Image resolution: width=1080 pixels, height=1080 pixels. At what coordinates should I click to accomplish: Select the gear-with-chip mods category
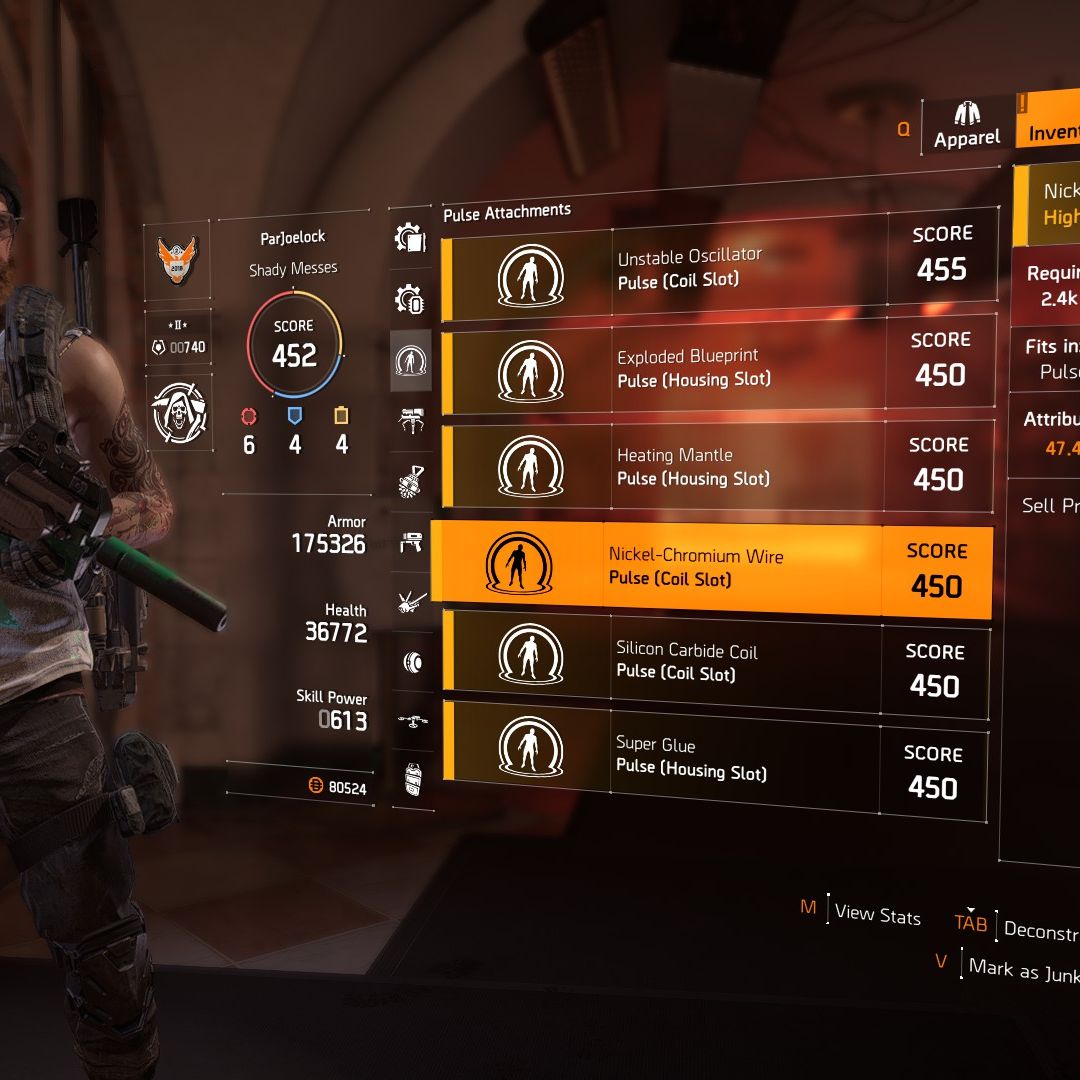pyautogui.click(x=411, y=299)
